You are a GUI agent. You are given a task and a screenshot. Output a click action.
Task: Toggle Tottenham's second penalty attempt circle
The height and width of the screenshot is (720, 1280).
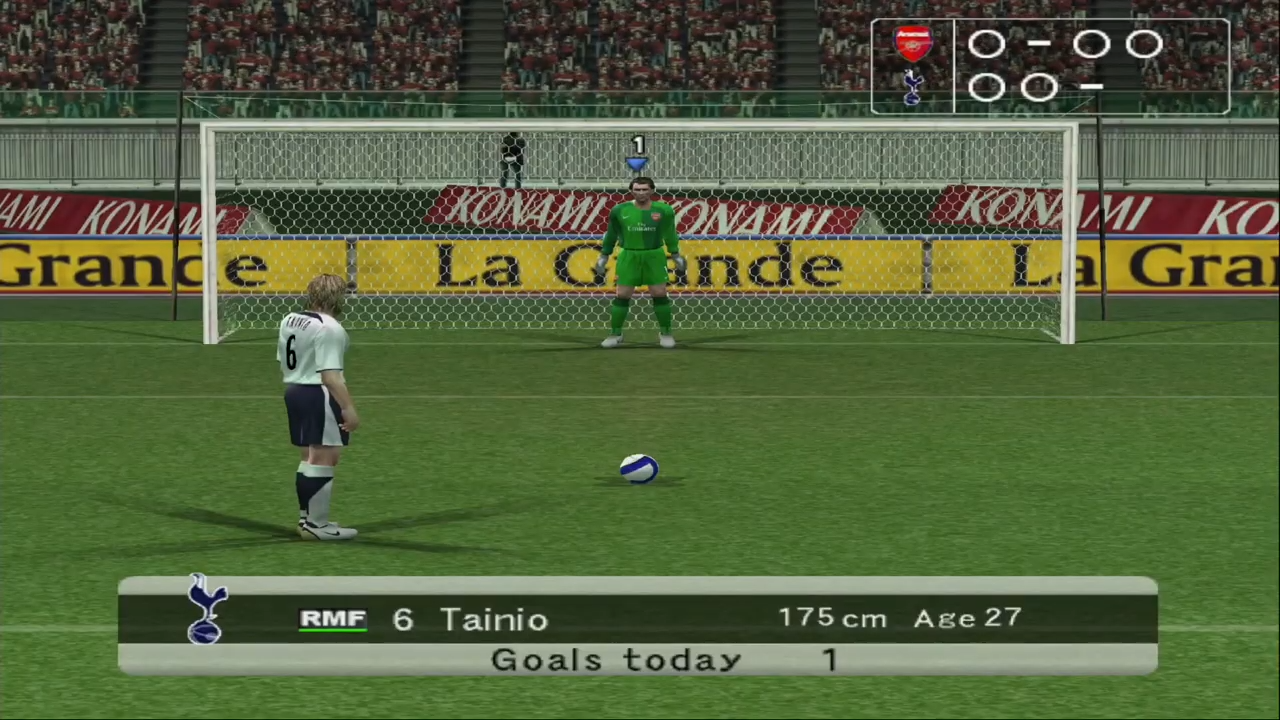1038,88
